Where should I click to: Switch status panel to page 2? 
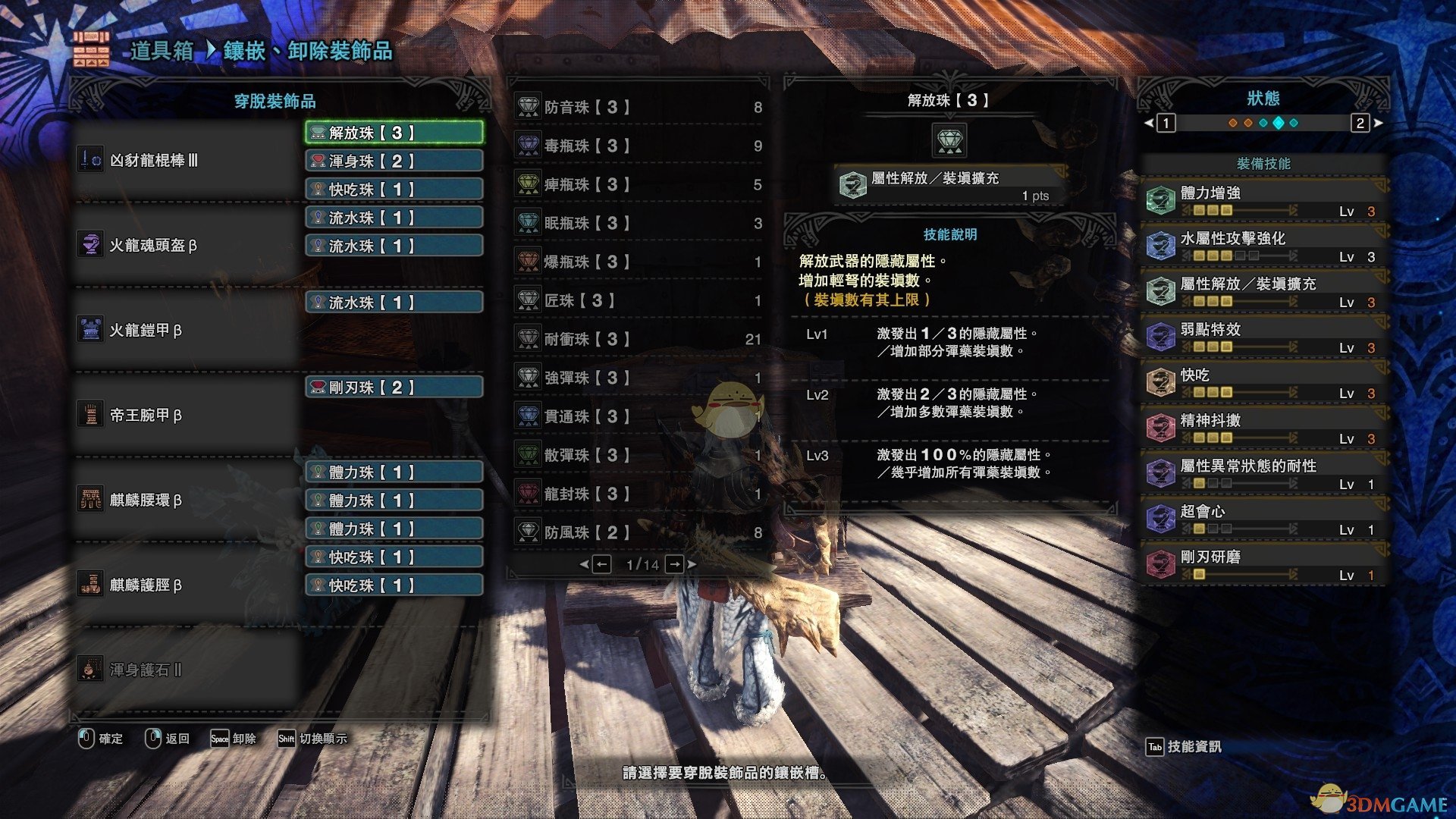click(x=1360, y=123)
